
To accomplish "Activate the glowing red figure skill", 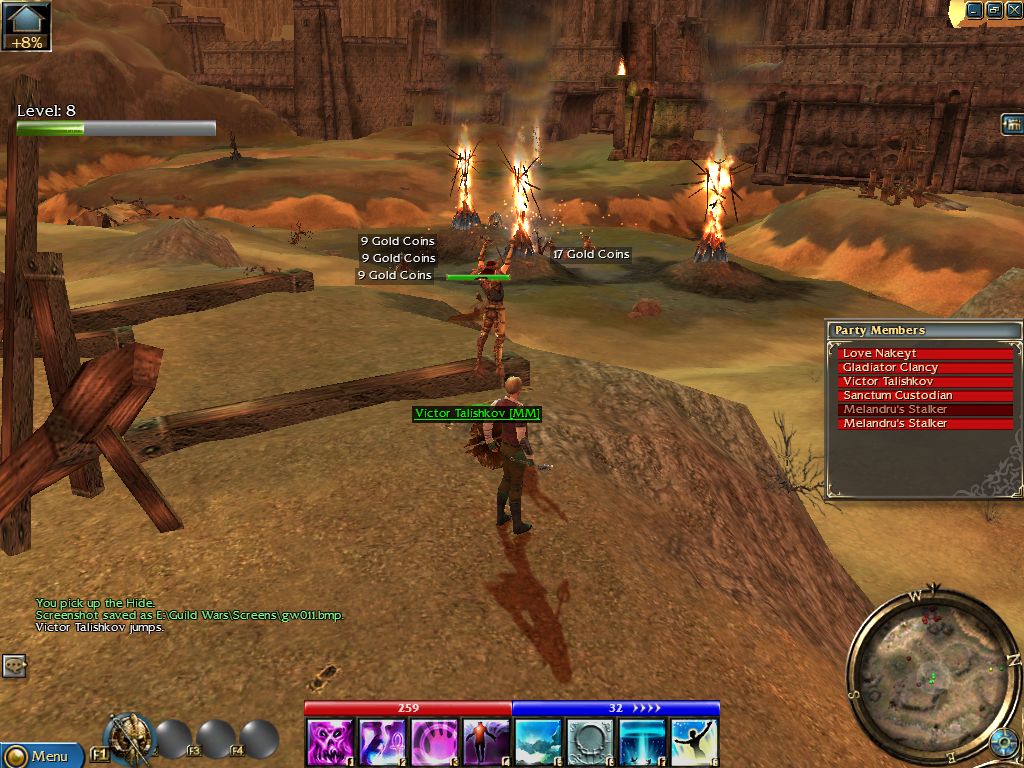I will [x=486, y=742].
